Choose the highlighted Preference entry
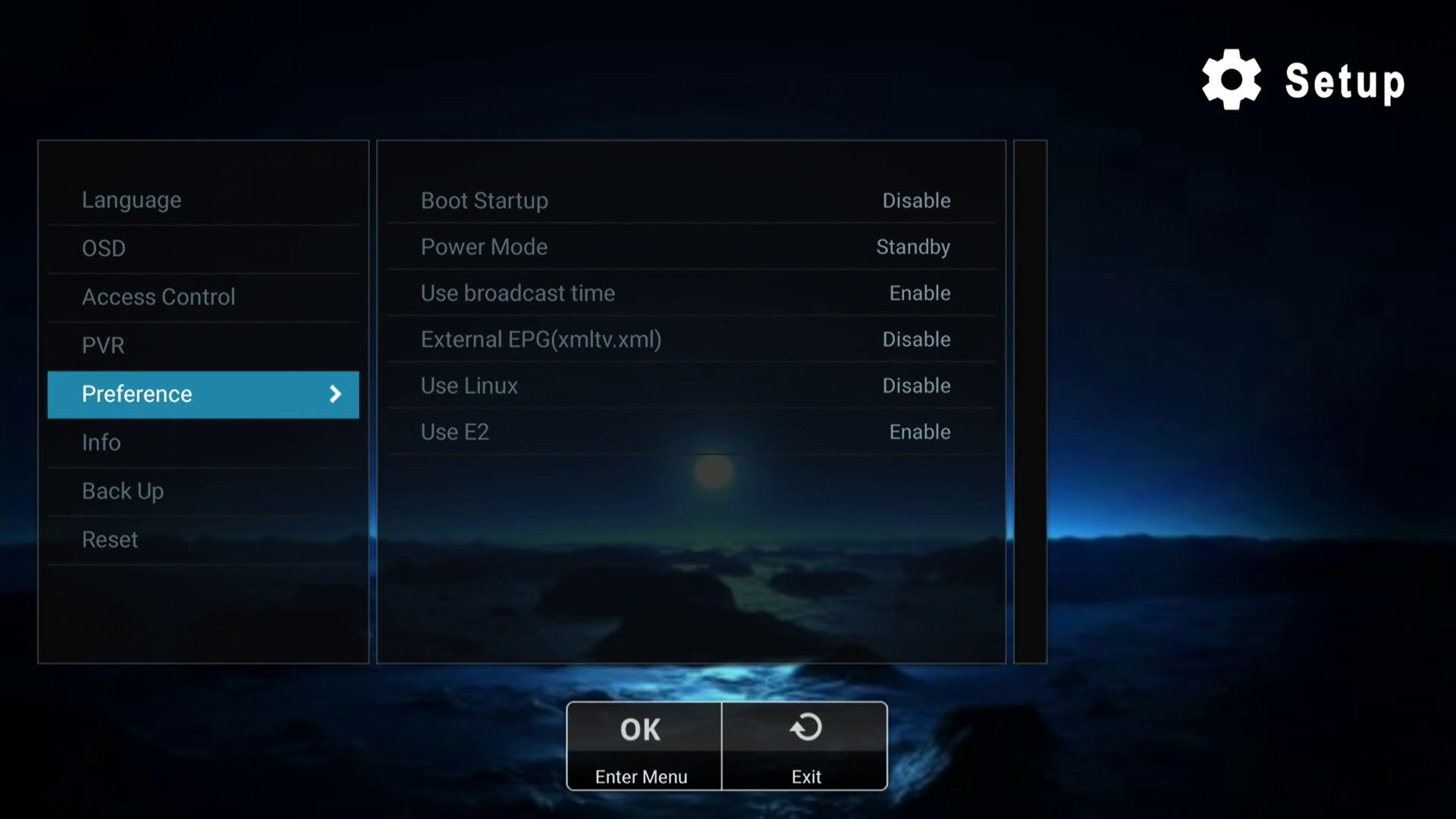Screen dimensions: 1456x819 [202, 394]
